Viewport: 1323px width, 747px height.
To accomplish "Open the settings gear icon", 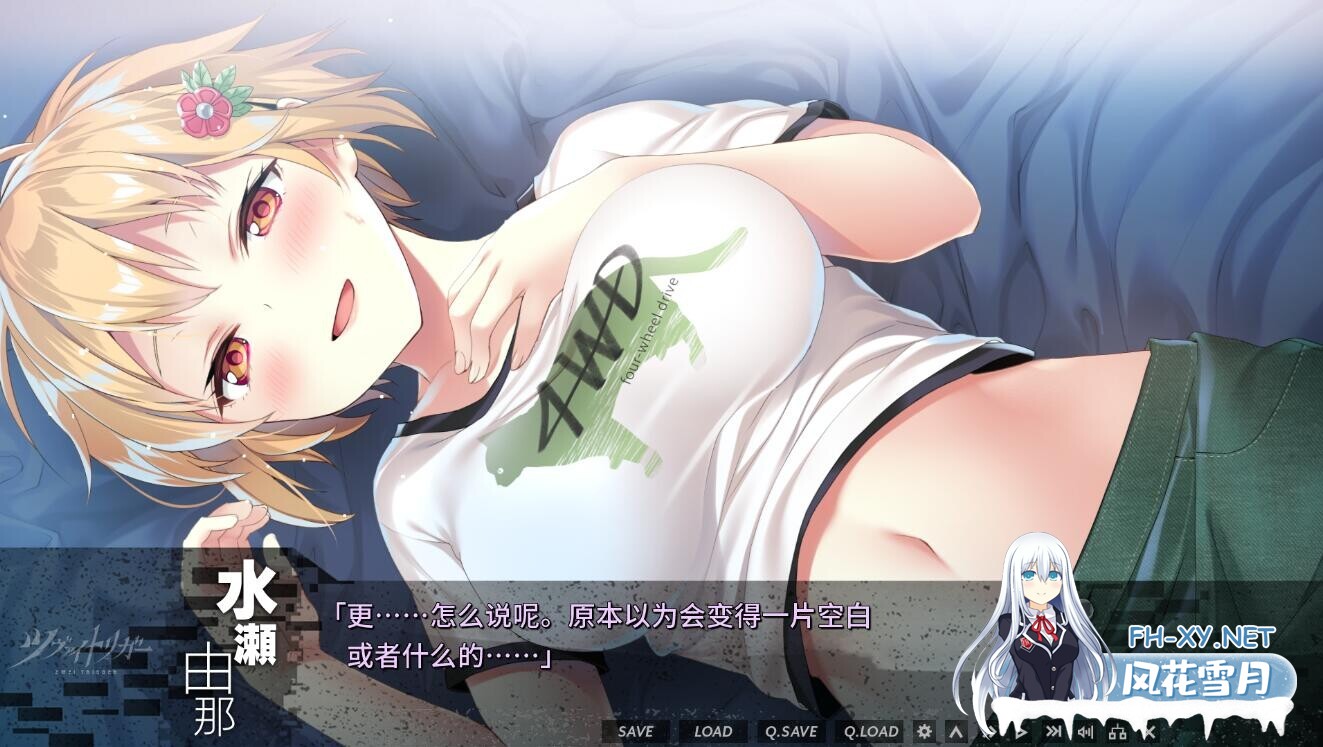I will tap(923, 731).
